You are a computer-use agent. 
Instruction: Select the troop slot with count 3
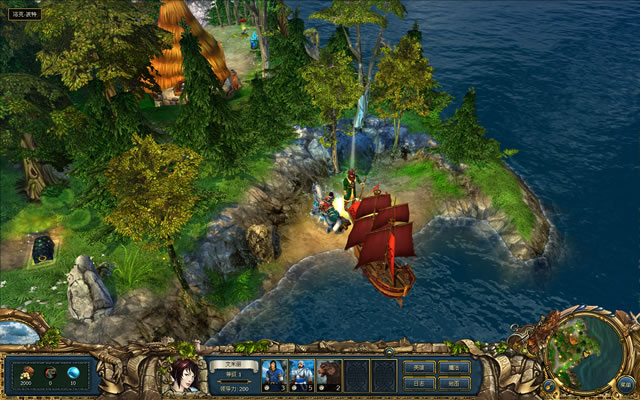274,375
